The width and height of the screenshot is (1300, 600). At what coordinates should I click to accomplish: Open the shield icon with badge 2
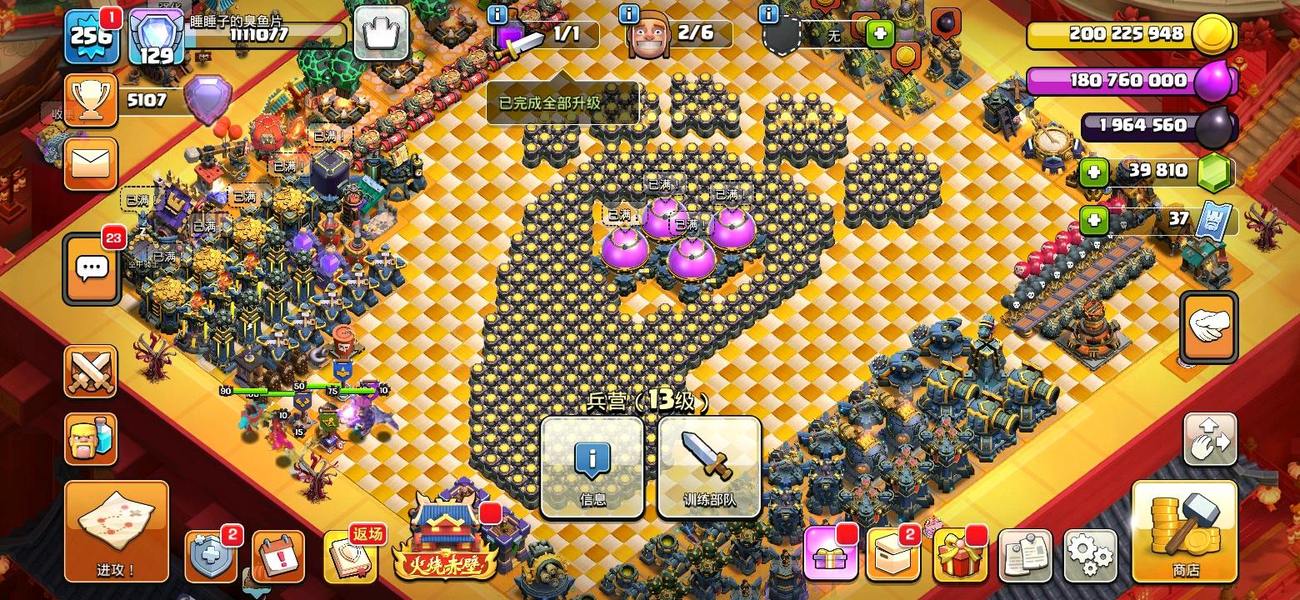coord(211,556)
